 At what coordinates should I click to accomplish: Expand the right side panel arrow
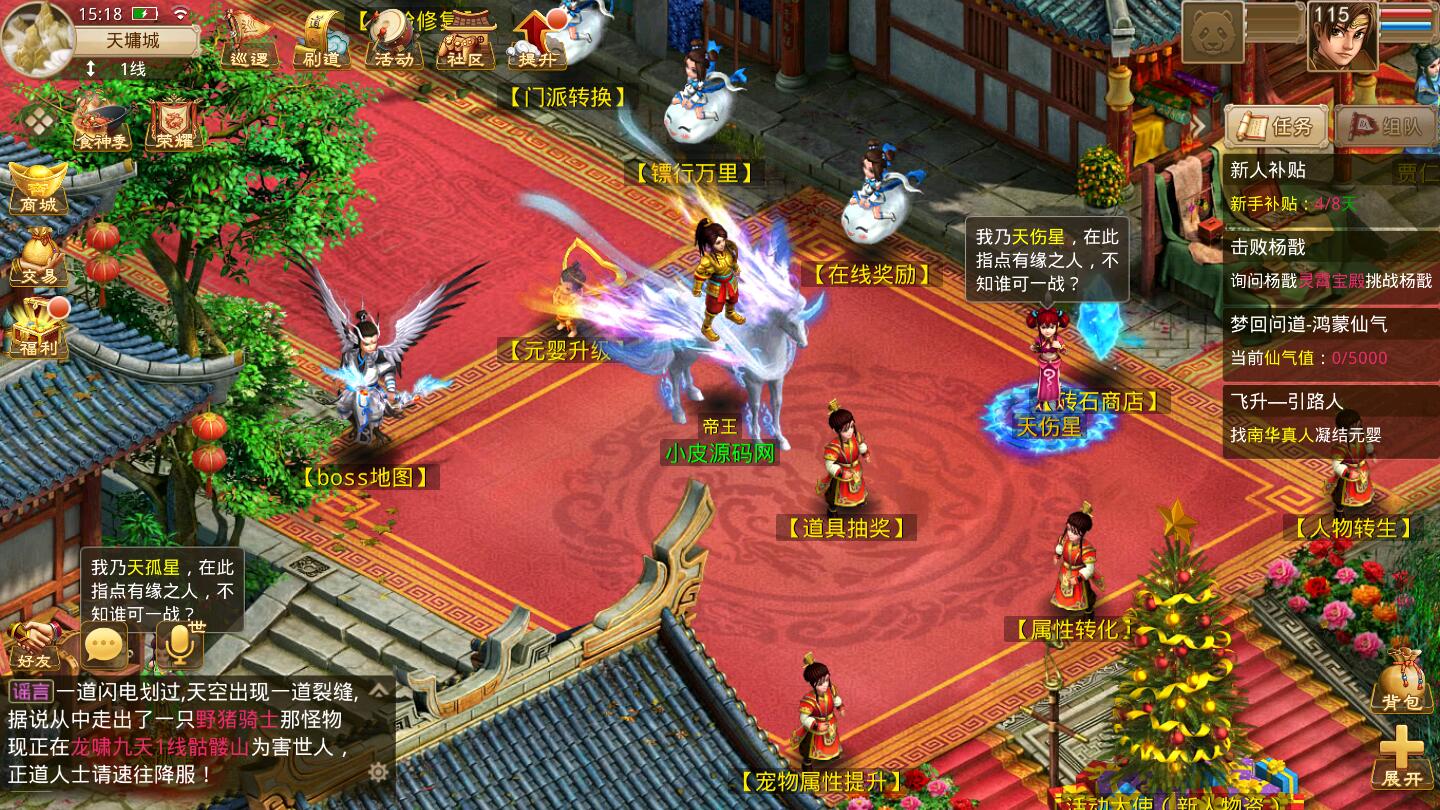1200,127
